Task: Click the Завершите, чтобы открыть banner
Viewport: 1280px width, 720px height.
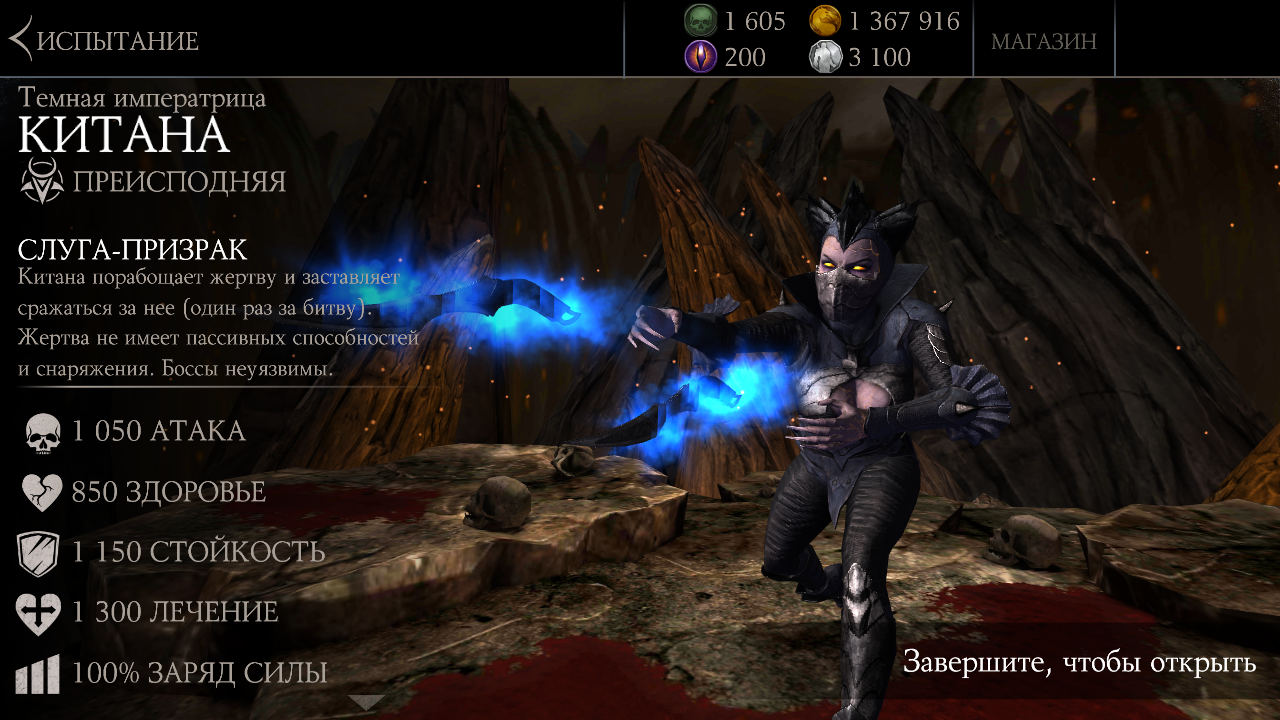Action: coord(1078,662)
